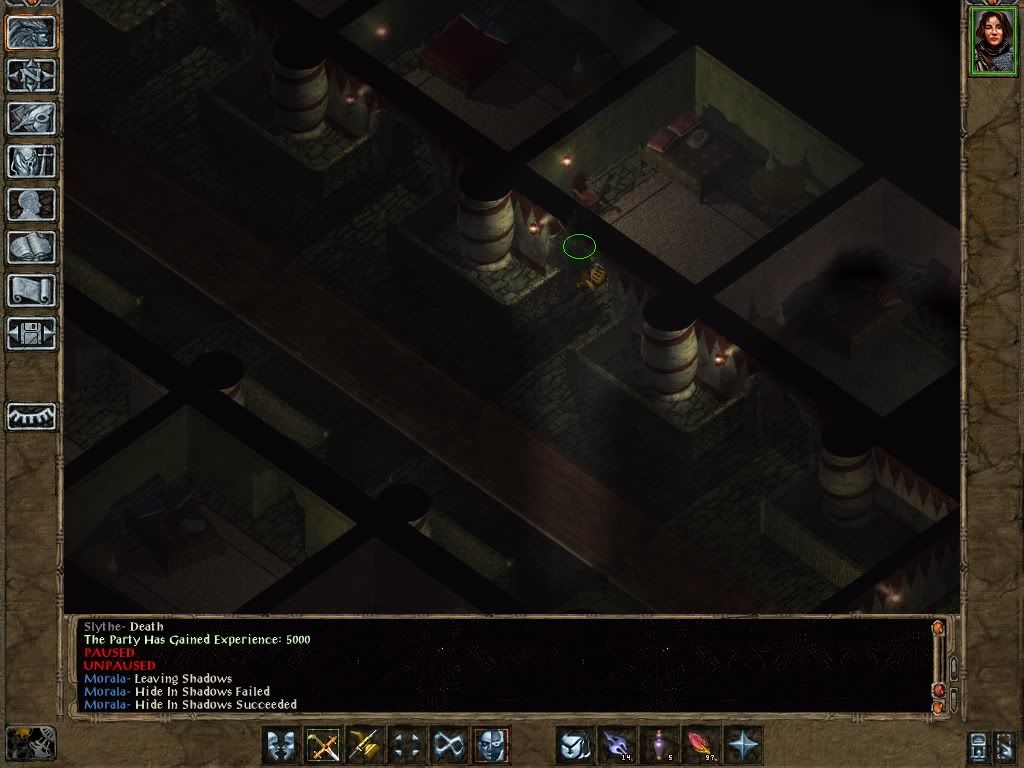Toggle the Hide in Shadows mask button

pyautogui.click(x=491, y=745)
